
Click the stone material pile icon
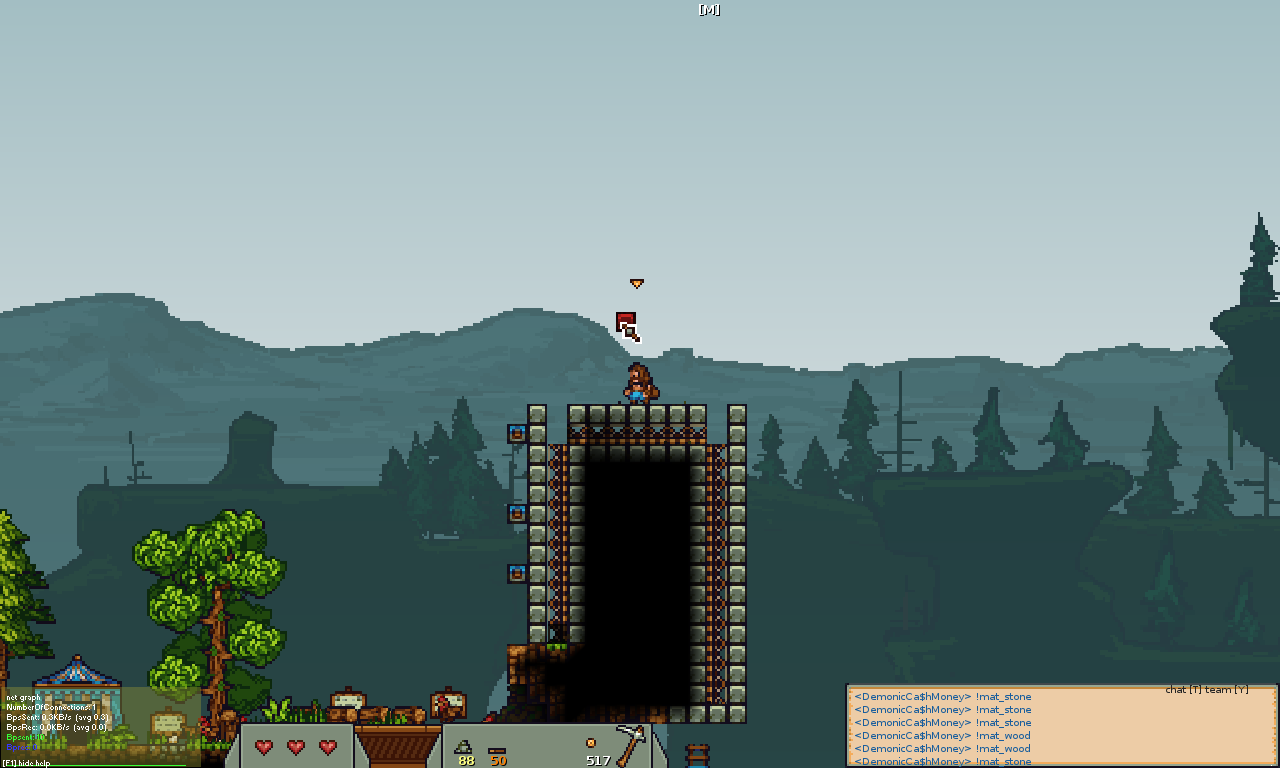464,746
